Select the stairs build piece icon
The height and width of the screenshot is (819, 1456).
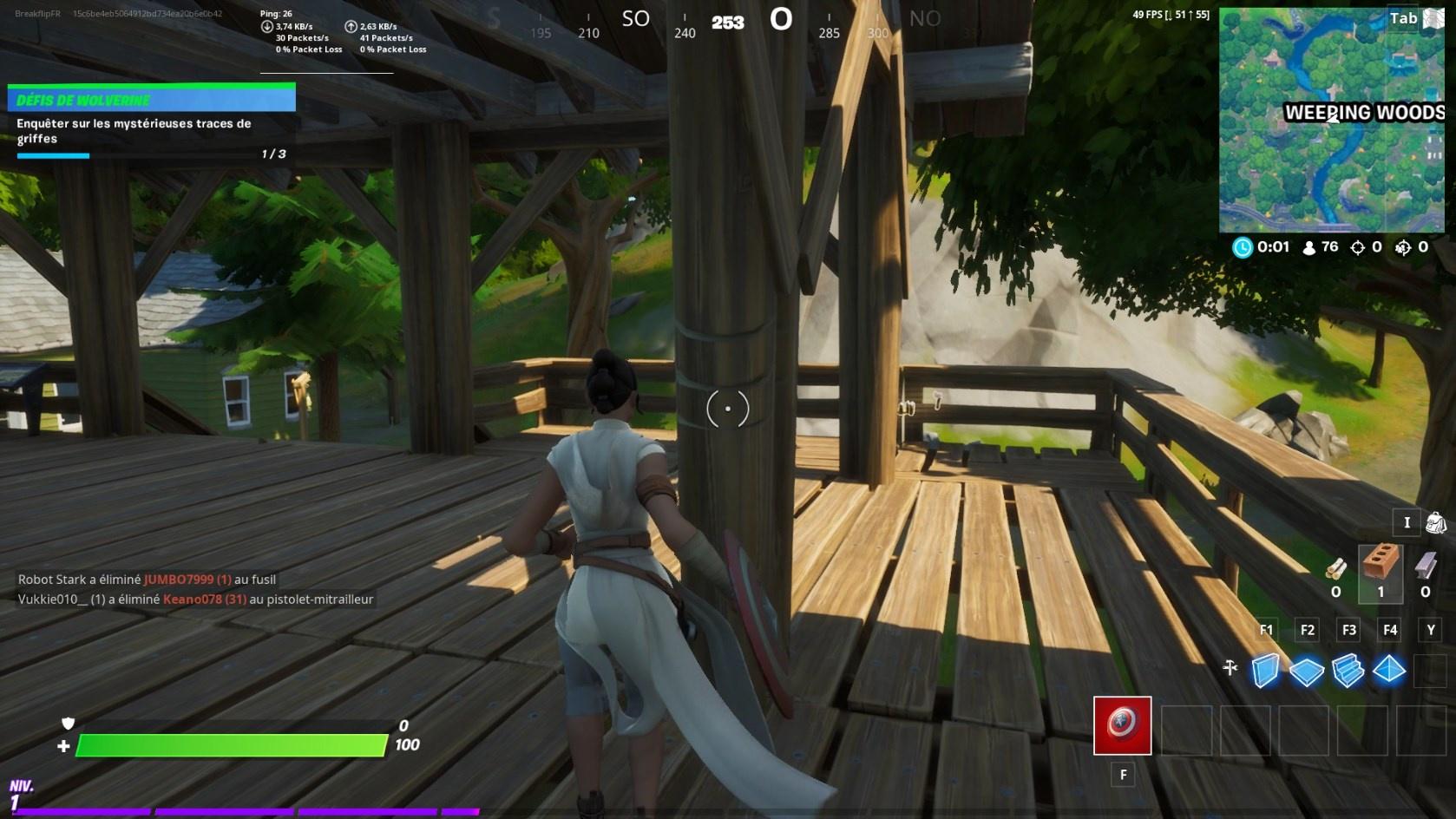coord(1350,671)
